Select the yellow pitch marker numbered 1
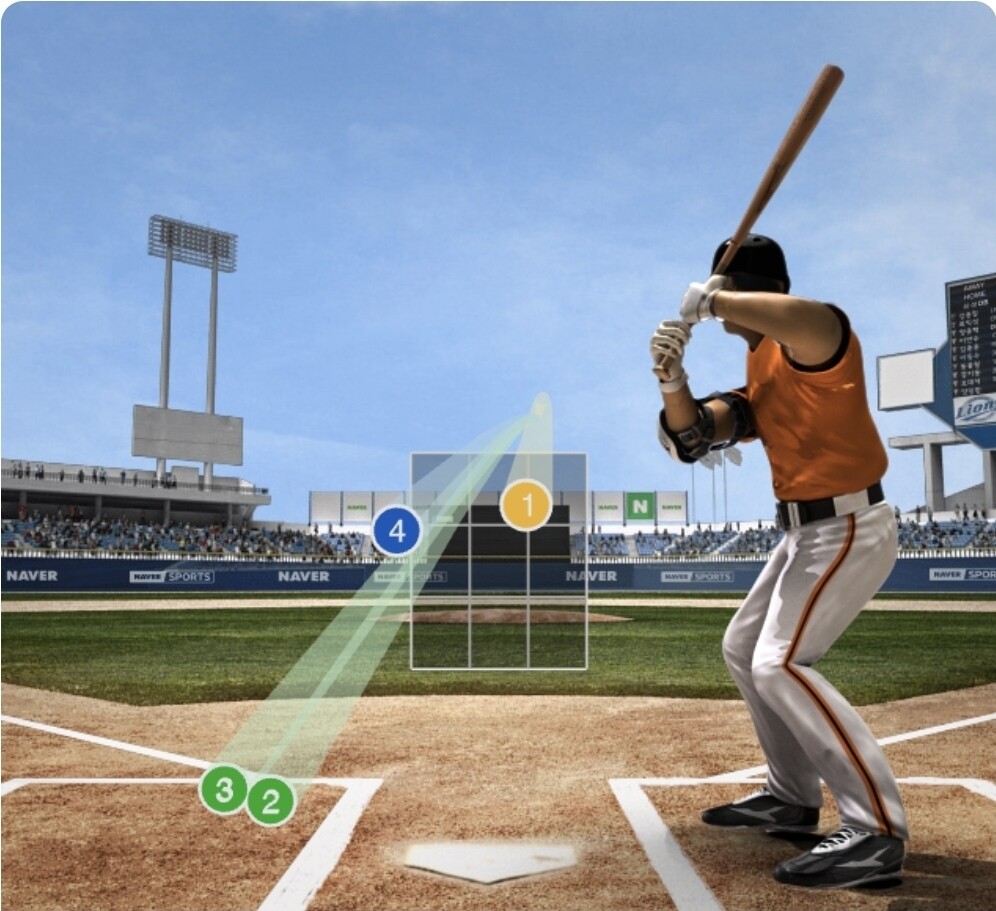Image resolution: width=996 pixels, height=911 pixels. [x=526, y=505]
